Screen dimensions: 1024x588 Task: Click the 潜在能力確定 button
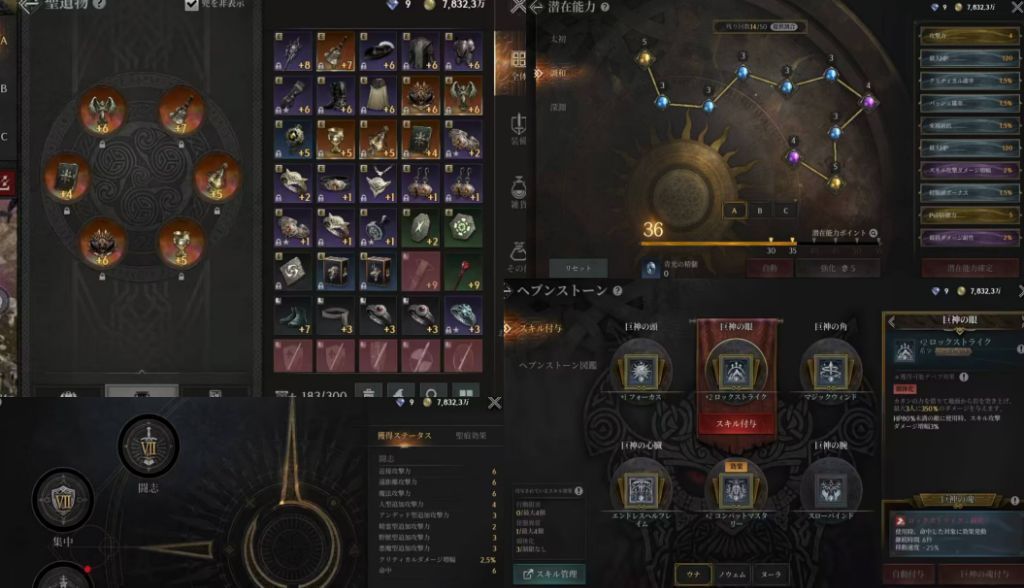click(x=969, y=268)
